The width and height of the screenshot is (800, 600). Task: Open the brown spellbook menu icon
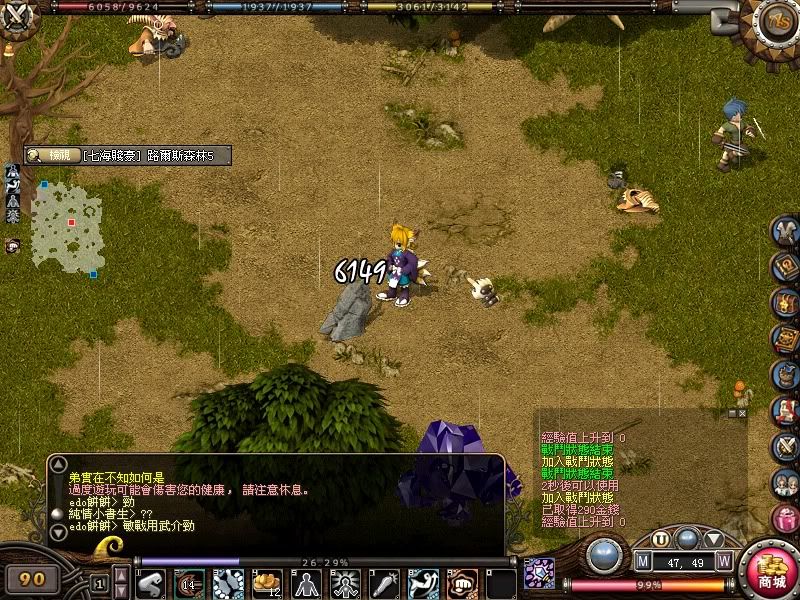pyautogui.click(x=786, y=340)
